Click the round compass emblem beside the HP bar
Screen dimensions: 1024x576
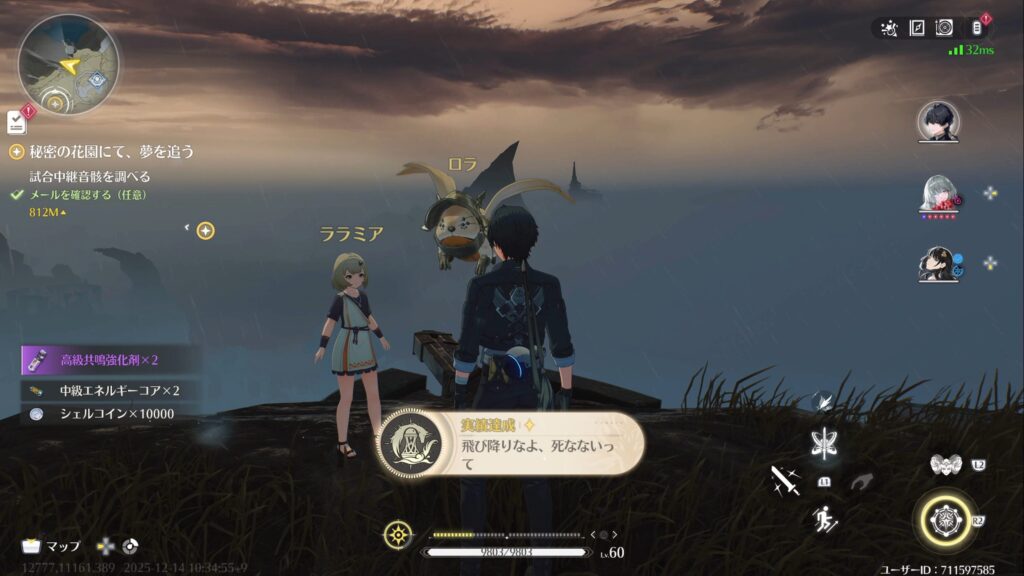tap(399, 534)
